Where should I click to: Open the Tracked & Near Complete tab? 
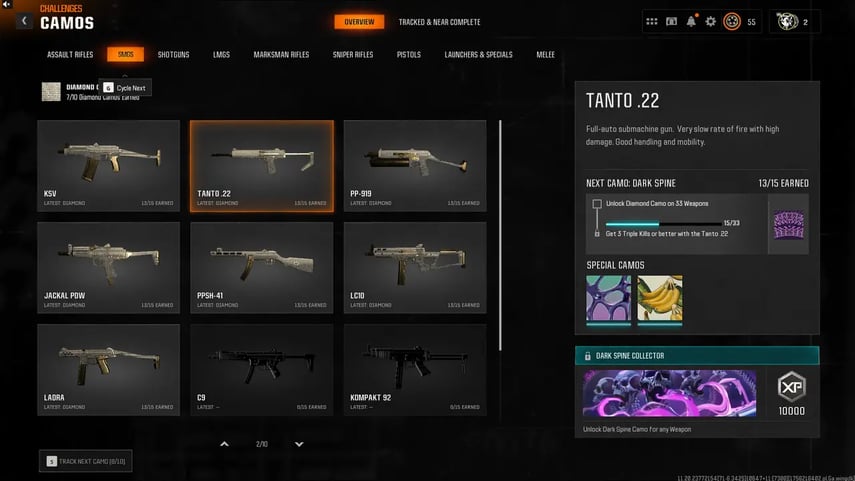439,22
